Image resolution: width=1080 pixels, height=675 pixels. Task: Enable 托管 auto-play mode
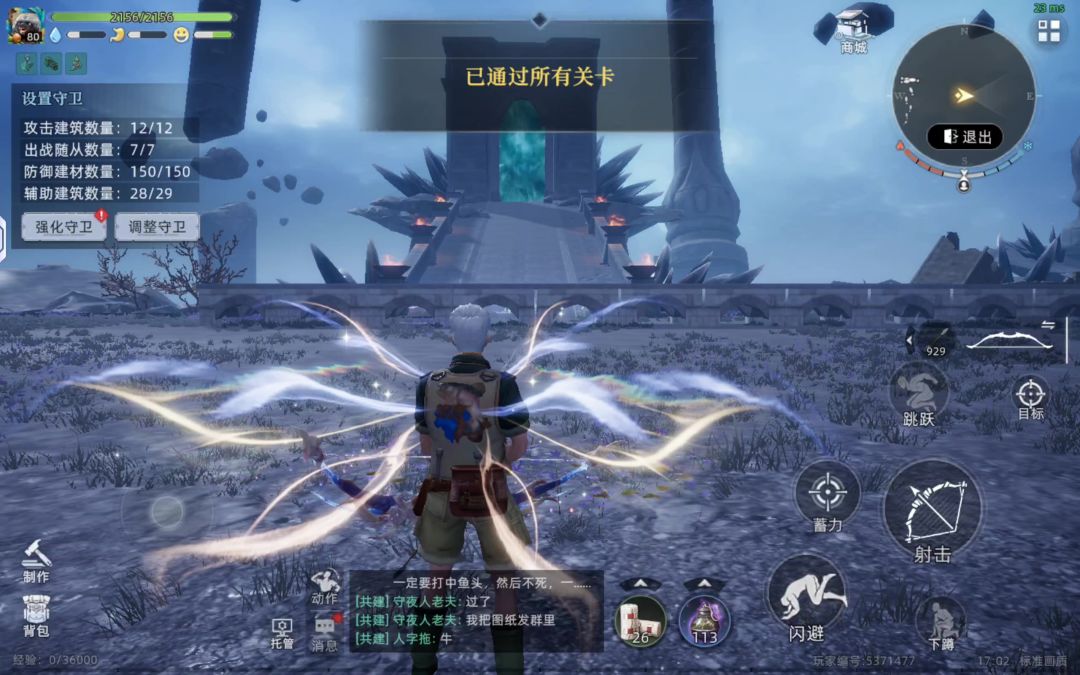[283, 632]
